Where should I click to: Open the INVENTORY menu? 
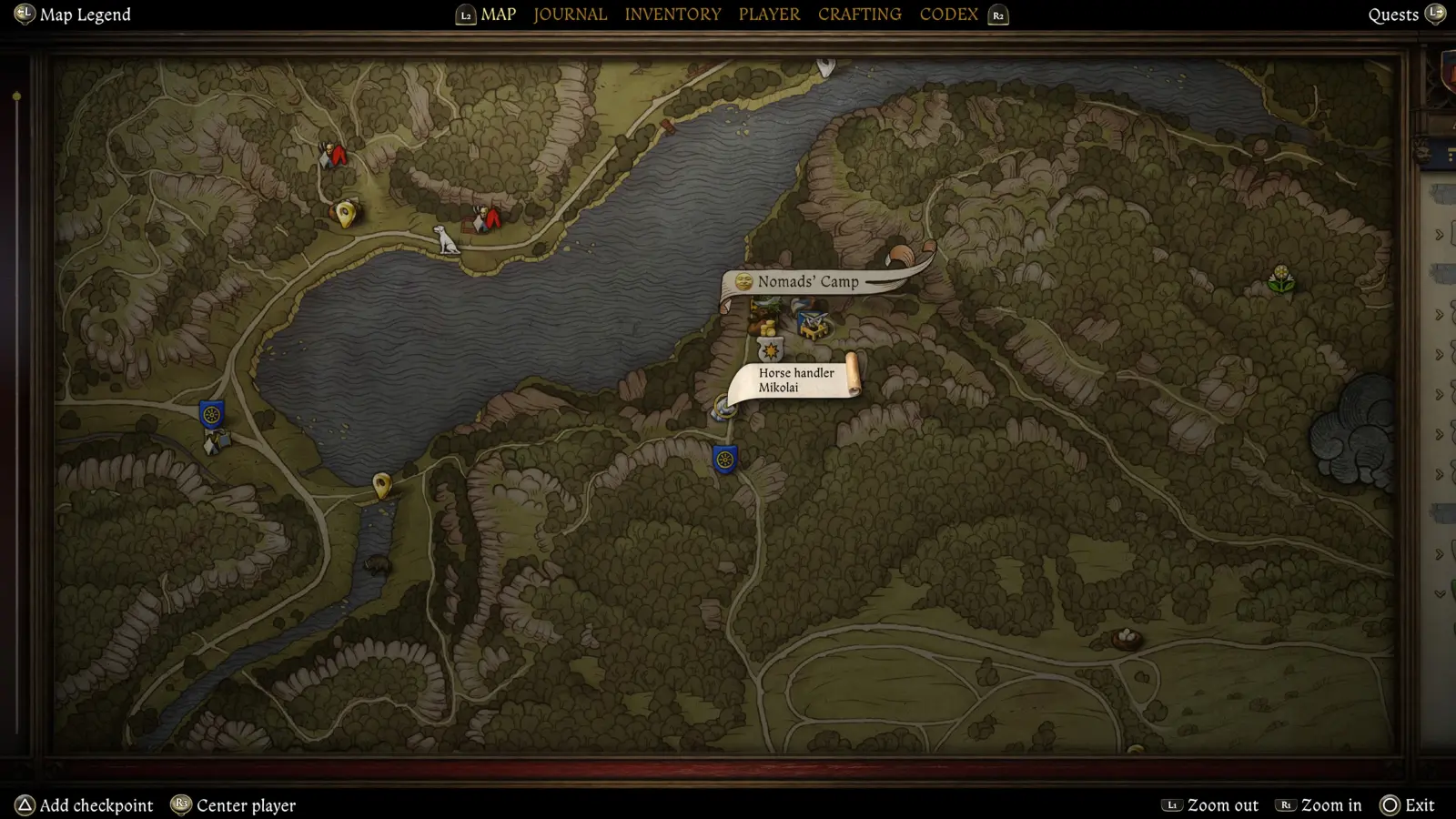(x=673, y=14)
